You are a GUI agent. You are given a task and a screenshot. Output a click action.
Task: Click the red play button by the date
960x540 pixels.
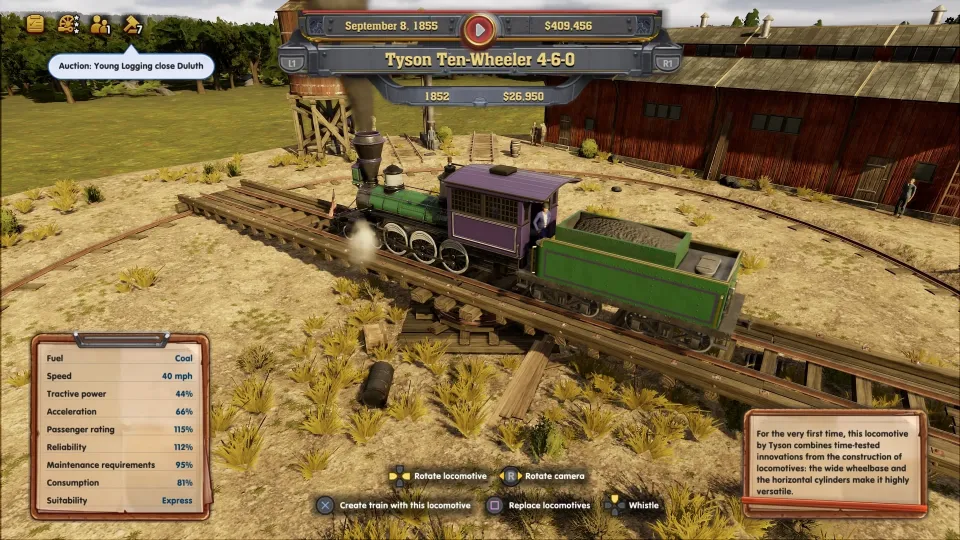[480, 28]
